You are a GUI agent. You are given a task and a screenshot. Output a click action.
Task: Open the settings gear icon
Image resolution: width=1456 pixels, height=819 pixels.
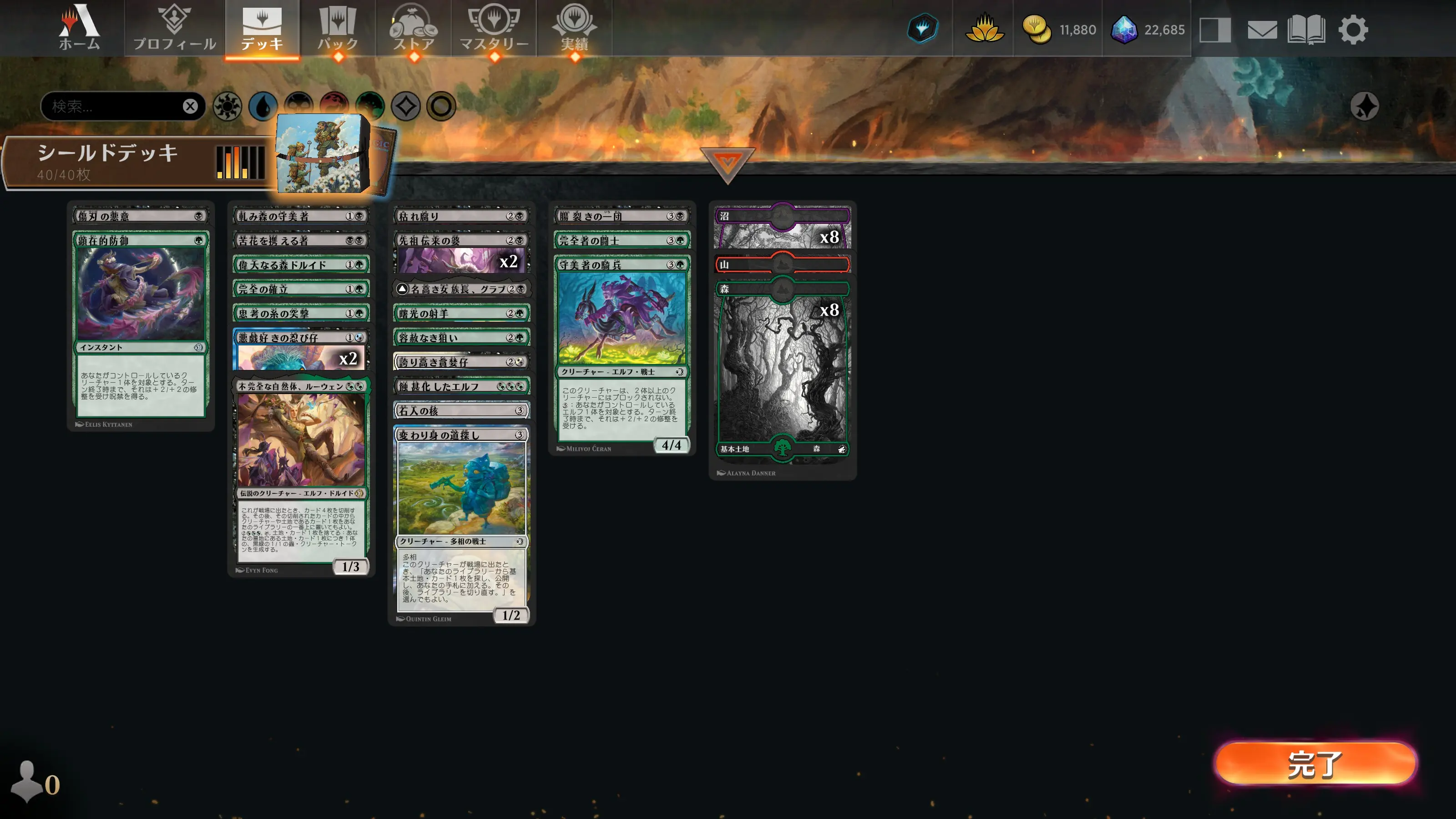(1353, 30)
